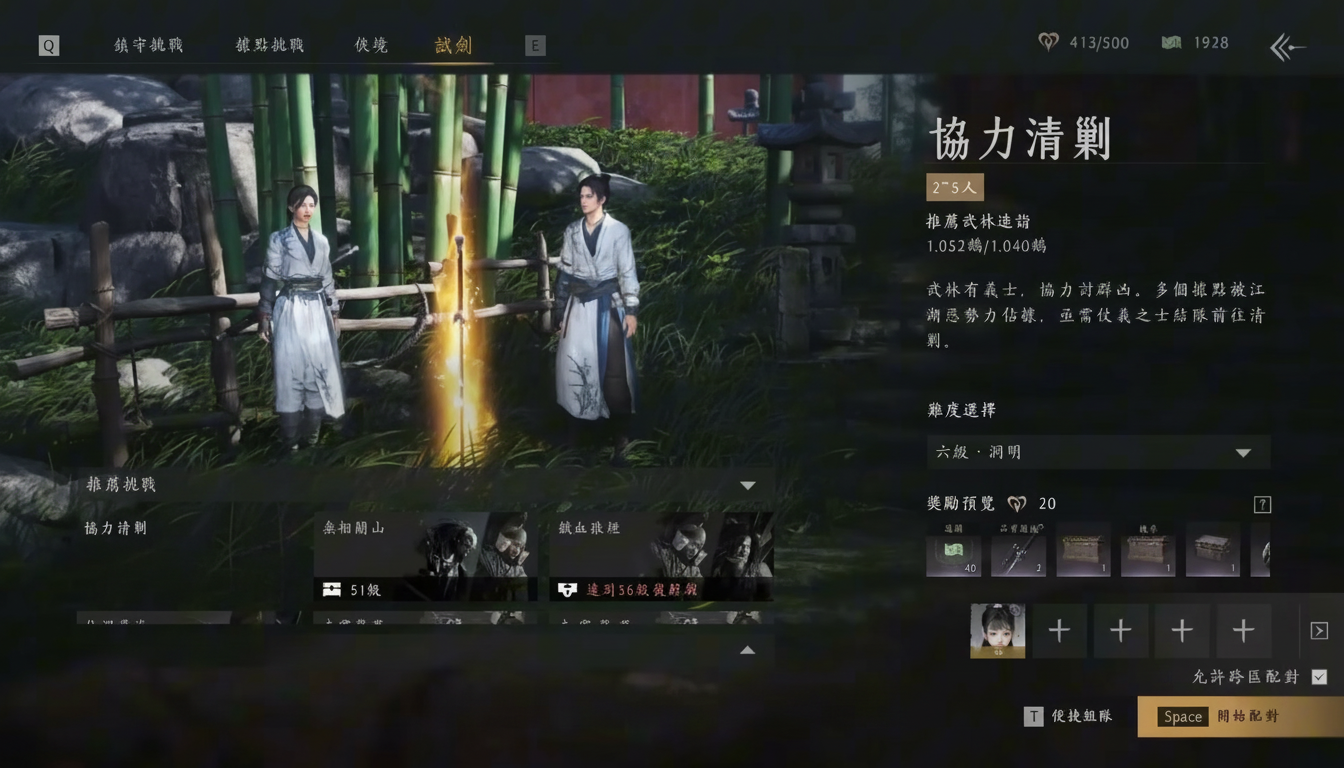Select the 俠境 tab

[x=369, y=45]
